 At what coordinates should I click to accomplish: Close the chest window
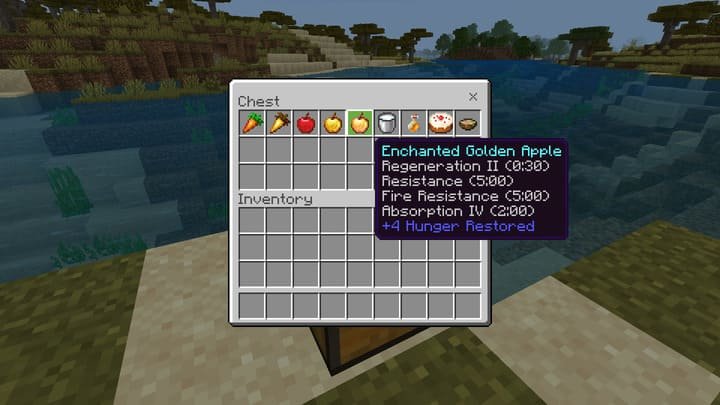[x=473, y=97]
